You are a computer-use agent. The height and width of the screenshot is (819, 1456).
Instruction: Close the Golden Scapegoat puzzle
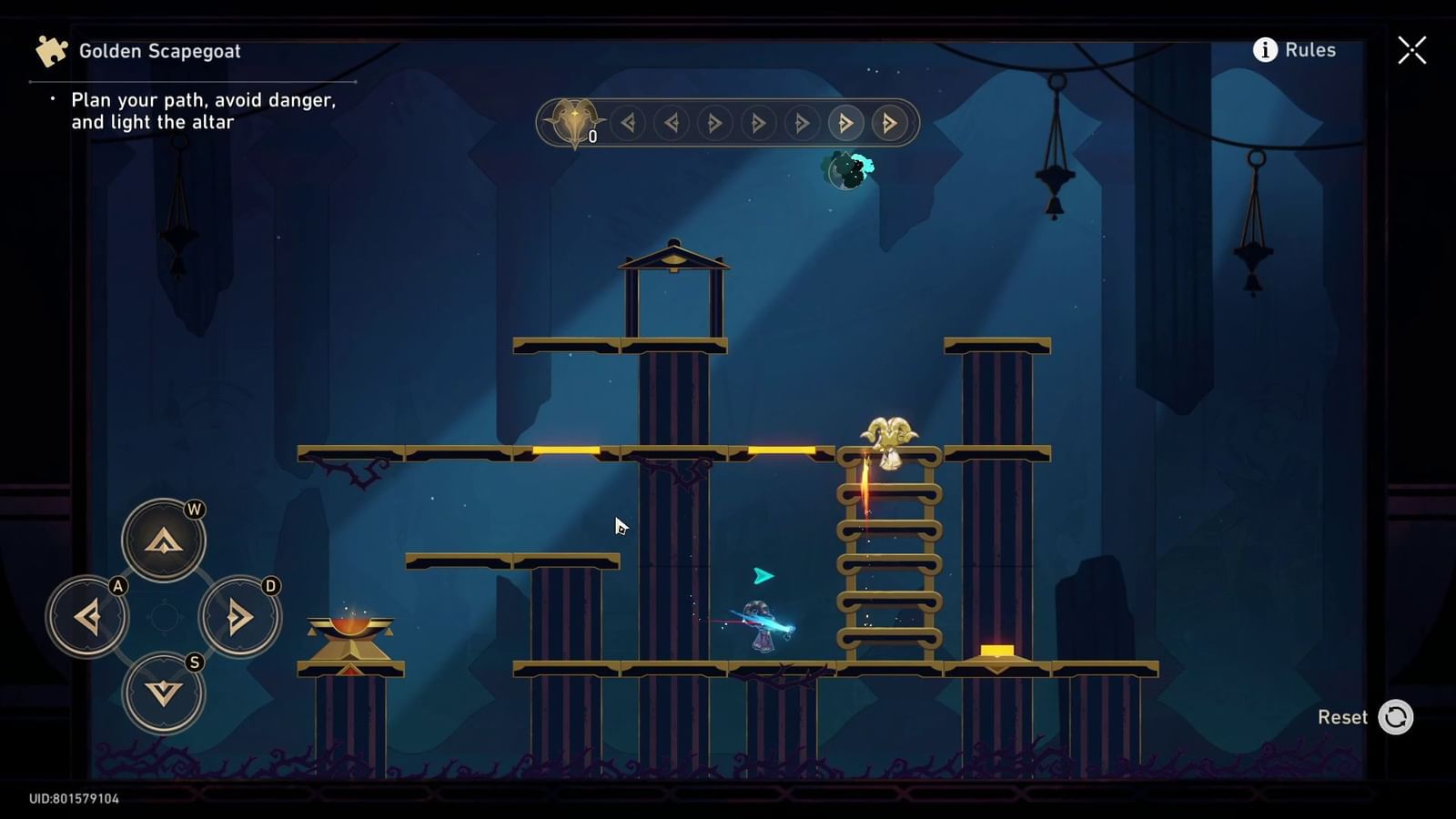pyautogui.click(x=1411, y=50)
